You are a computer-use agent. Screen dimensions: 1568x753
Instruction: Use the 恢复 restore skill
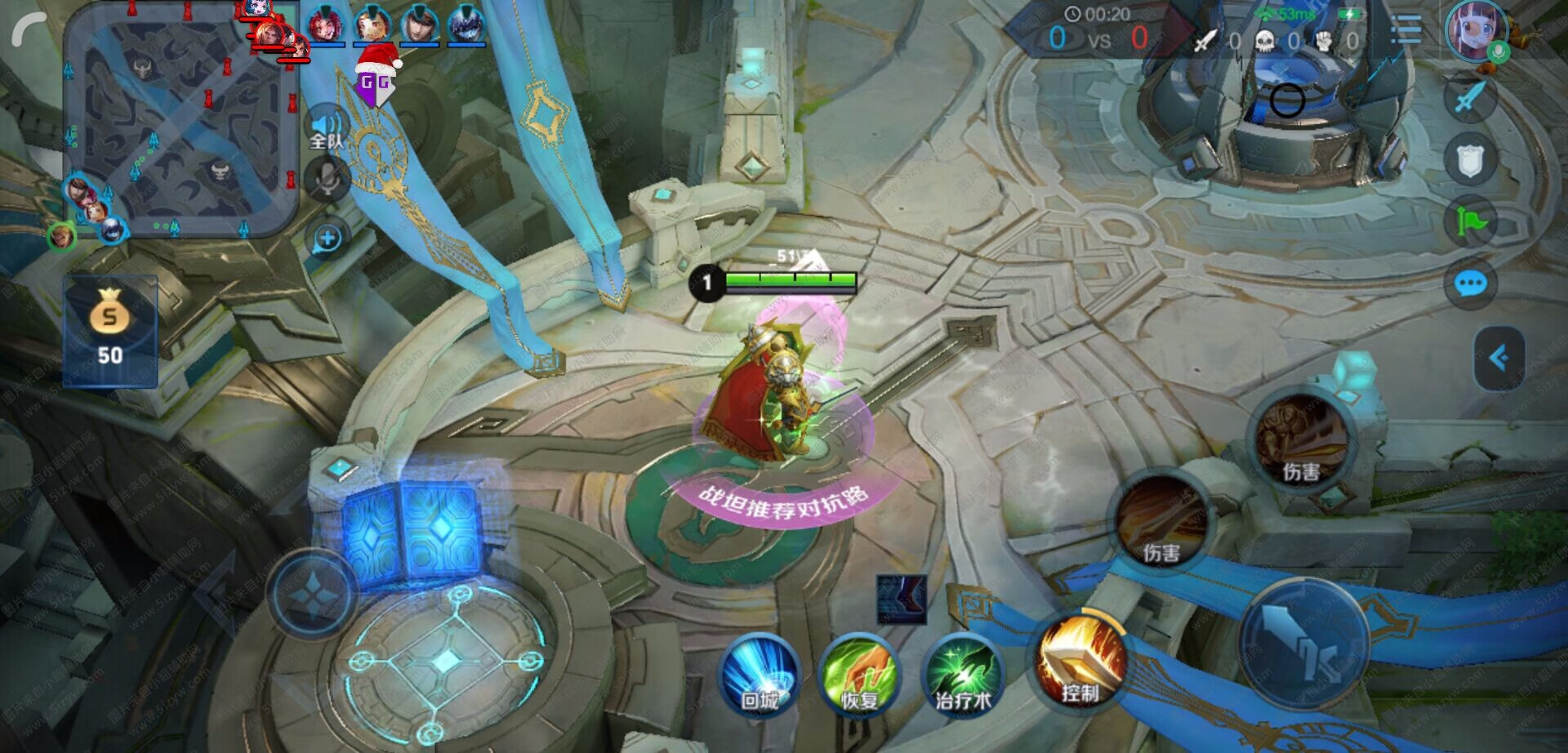click(x=860, y=676)
